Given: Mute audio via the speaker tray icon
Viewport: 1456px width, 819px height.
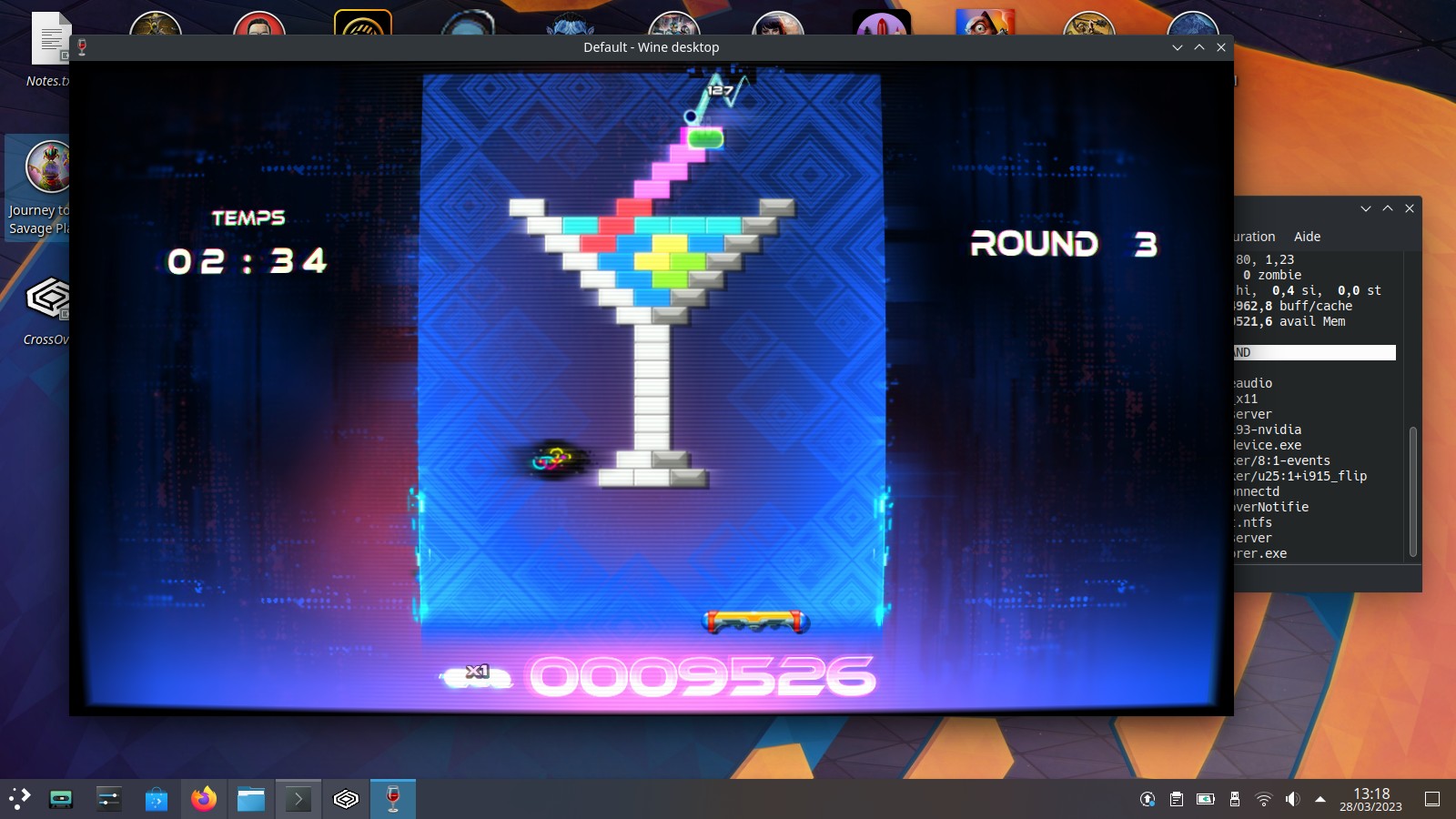Looking at the screenshot, I should coord(1292,800).
